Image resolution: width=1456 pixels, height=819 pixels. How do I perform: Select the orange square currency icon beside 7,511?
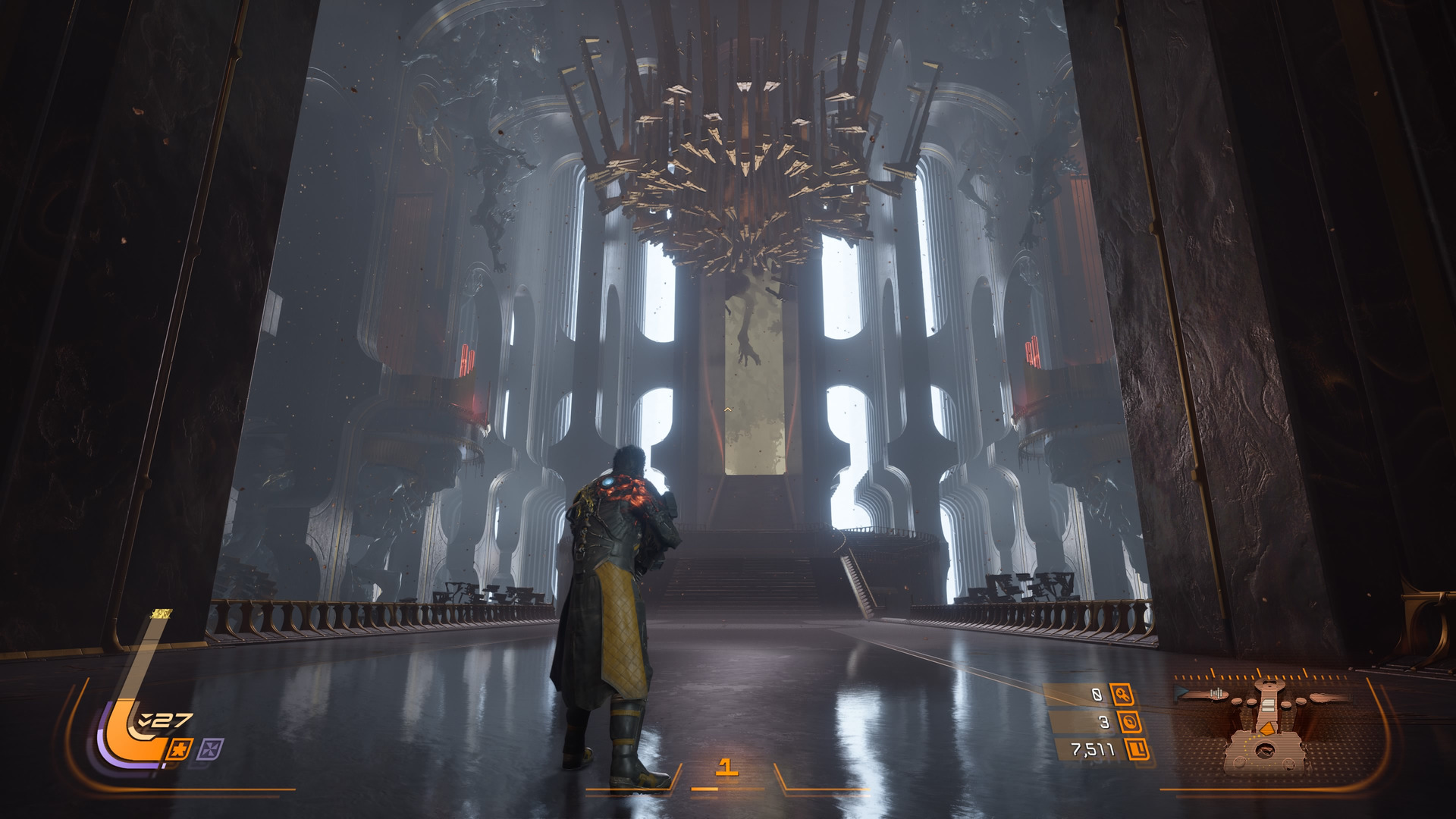[x=1137, y=750]
